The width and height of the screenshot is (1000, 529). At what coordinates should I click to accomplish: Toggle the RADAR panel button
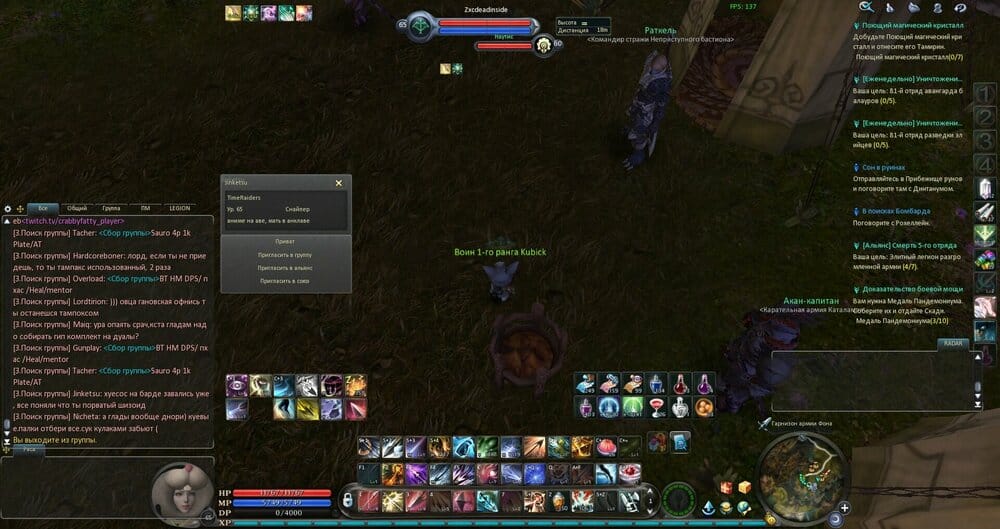click(952, 343)
